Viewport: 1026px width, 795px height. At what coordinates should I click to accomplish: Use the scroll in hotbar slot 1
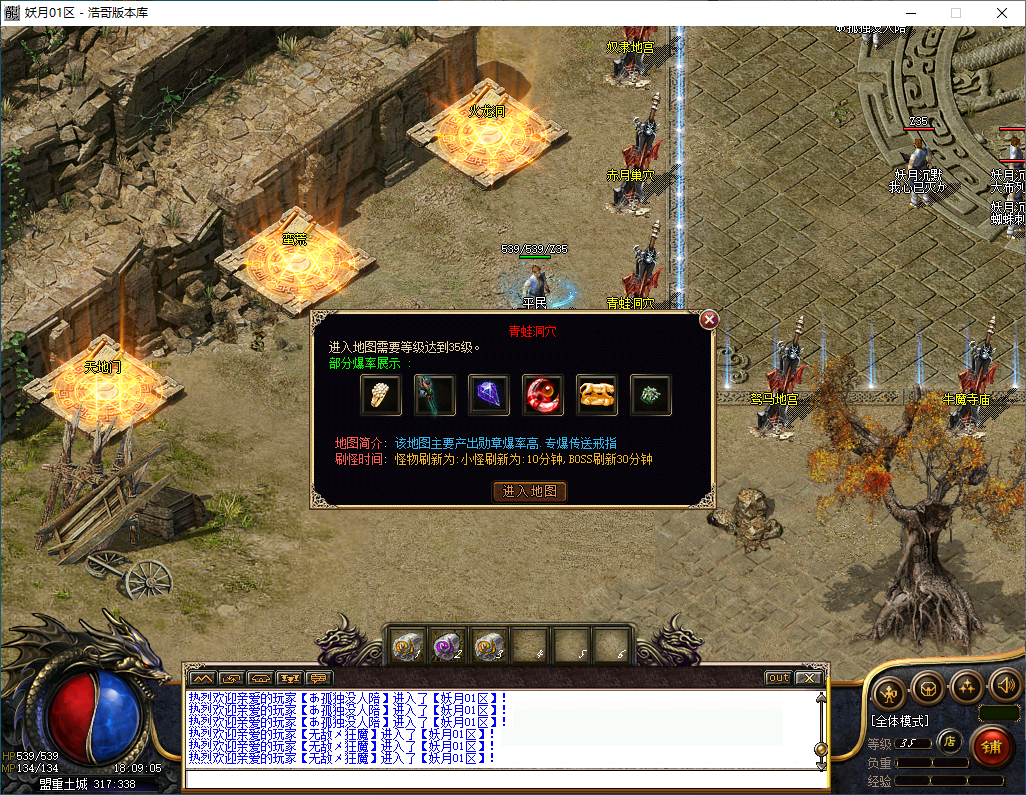coord(407,647)
